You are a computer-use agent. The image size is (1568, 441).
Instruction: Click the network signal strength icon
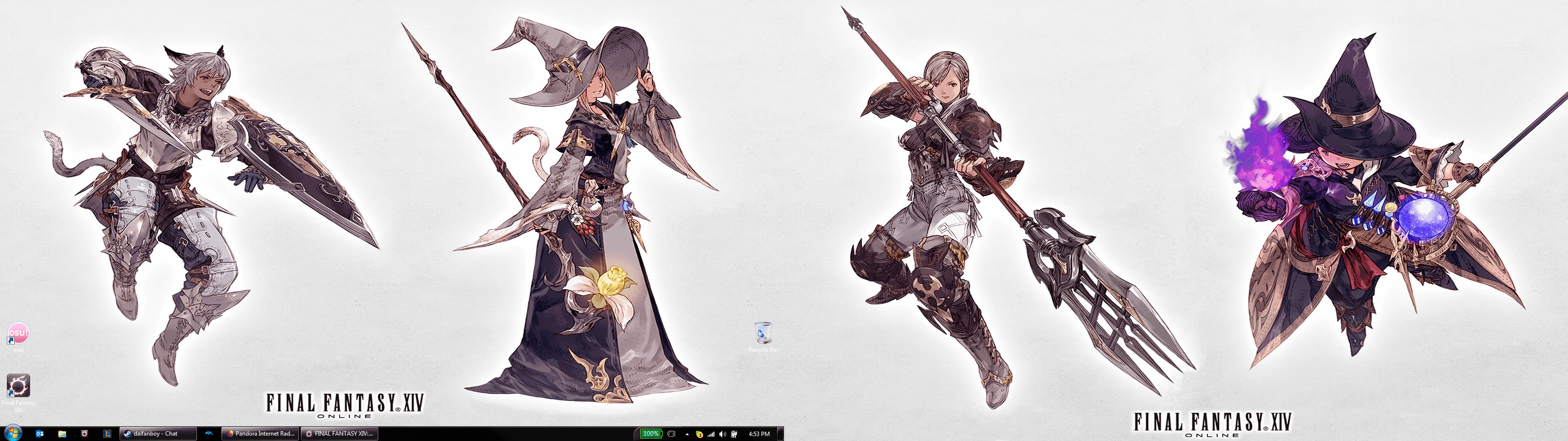[x=711, y=434]
